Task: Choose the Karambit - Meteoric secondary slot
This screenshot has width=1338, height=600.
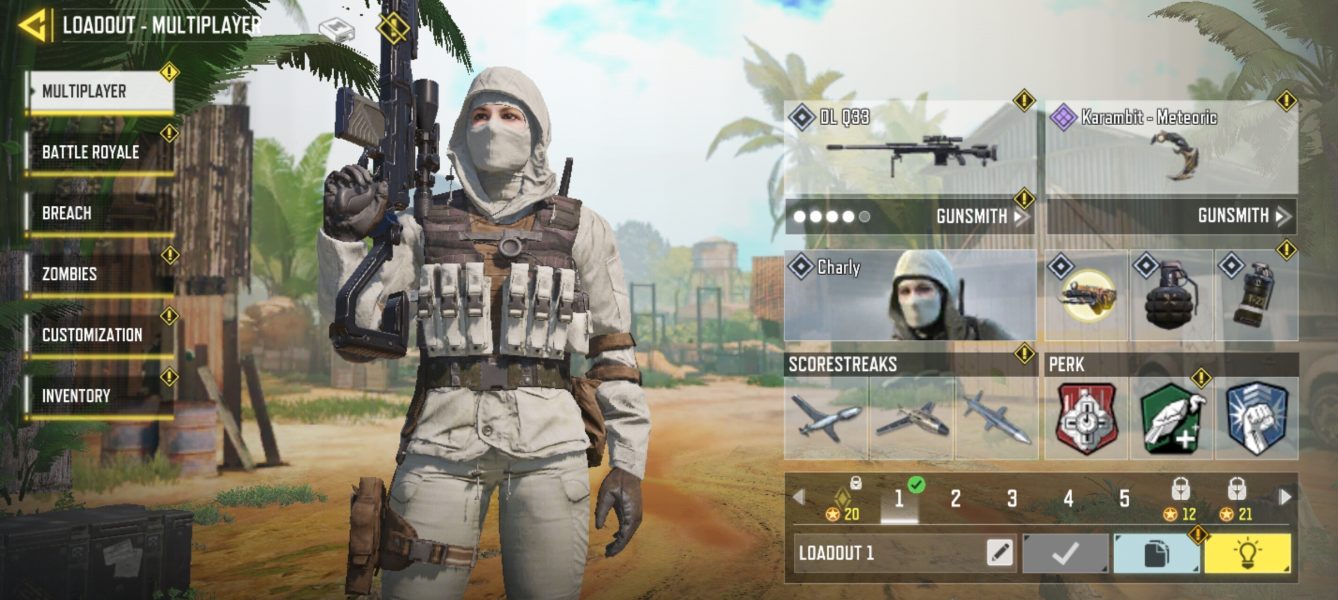Action: pos(1172,148)
